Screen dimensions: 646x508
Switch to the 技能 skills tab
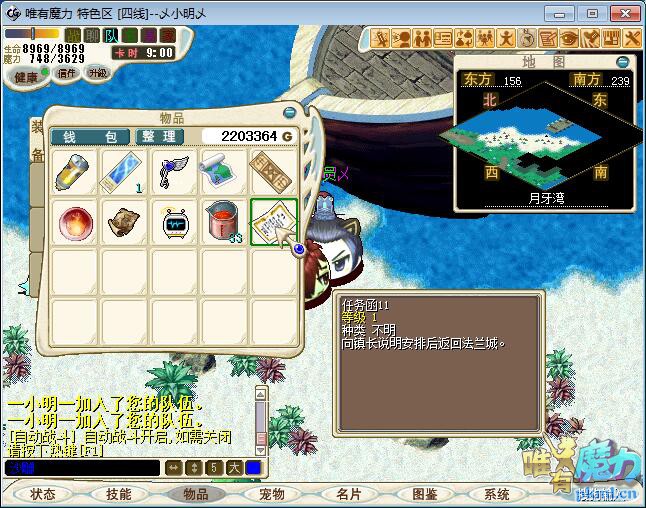tap(119, 494)
